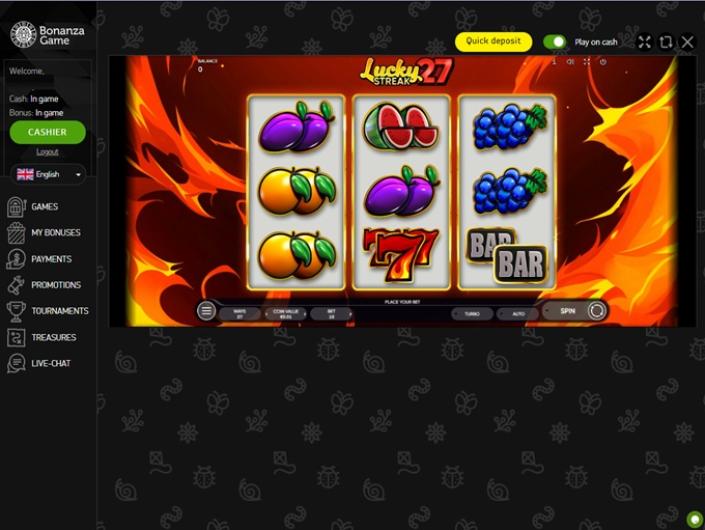Open the Payments page

[x=51, y=259]
